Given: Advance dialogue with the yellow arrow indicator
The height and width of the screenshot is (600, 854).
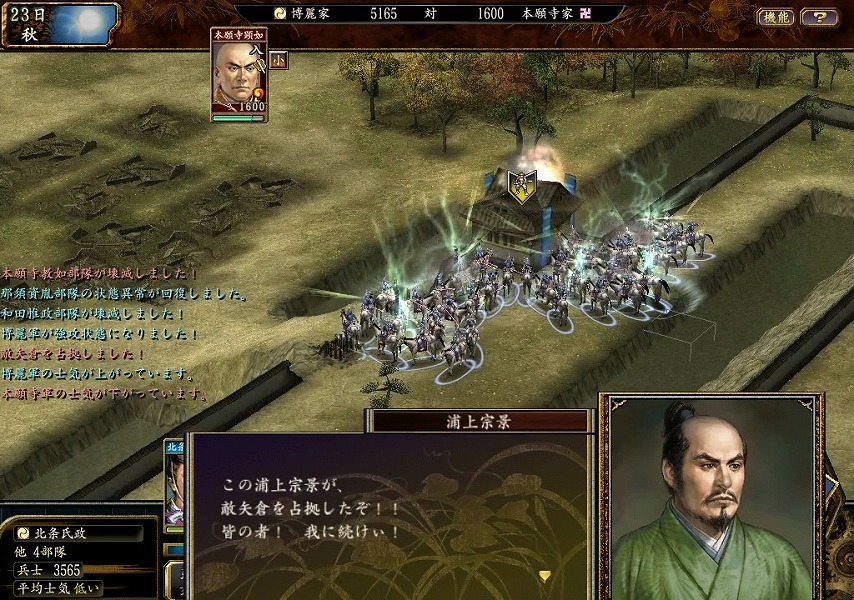Looking at the screenshot, I should [545, 576].
